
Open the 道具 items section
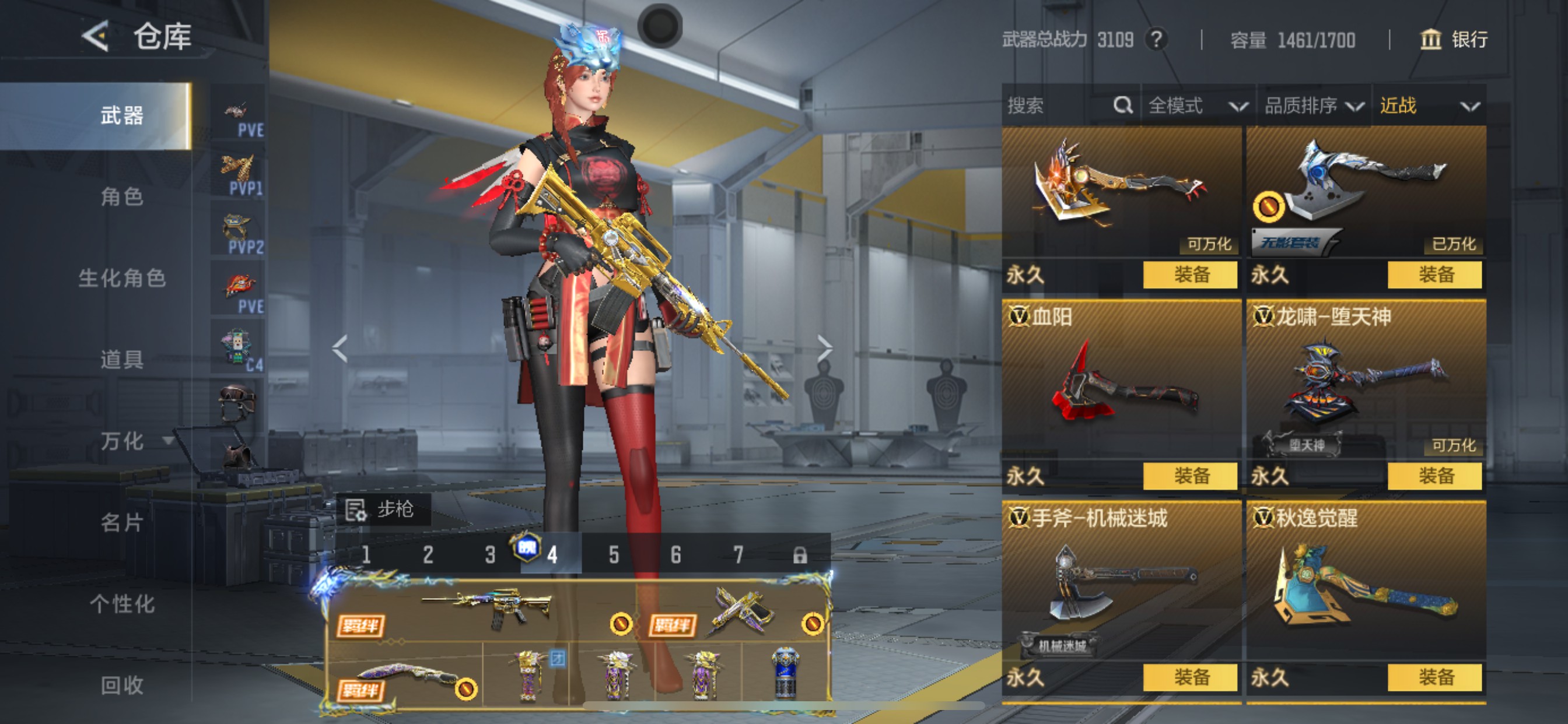(122, 359)
